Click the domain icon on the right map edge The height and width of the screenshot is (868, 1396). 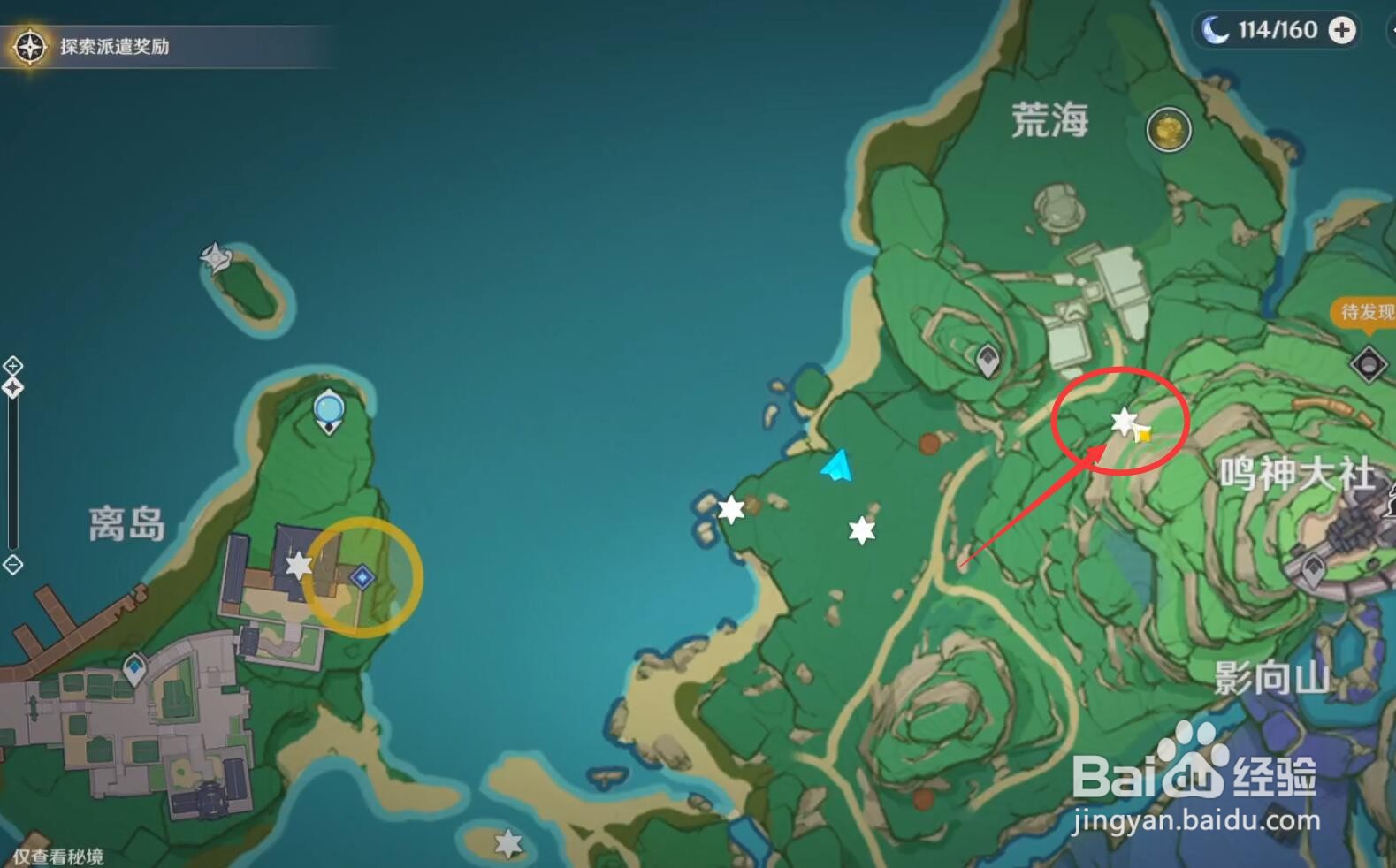[1371, 363]
